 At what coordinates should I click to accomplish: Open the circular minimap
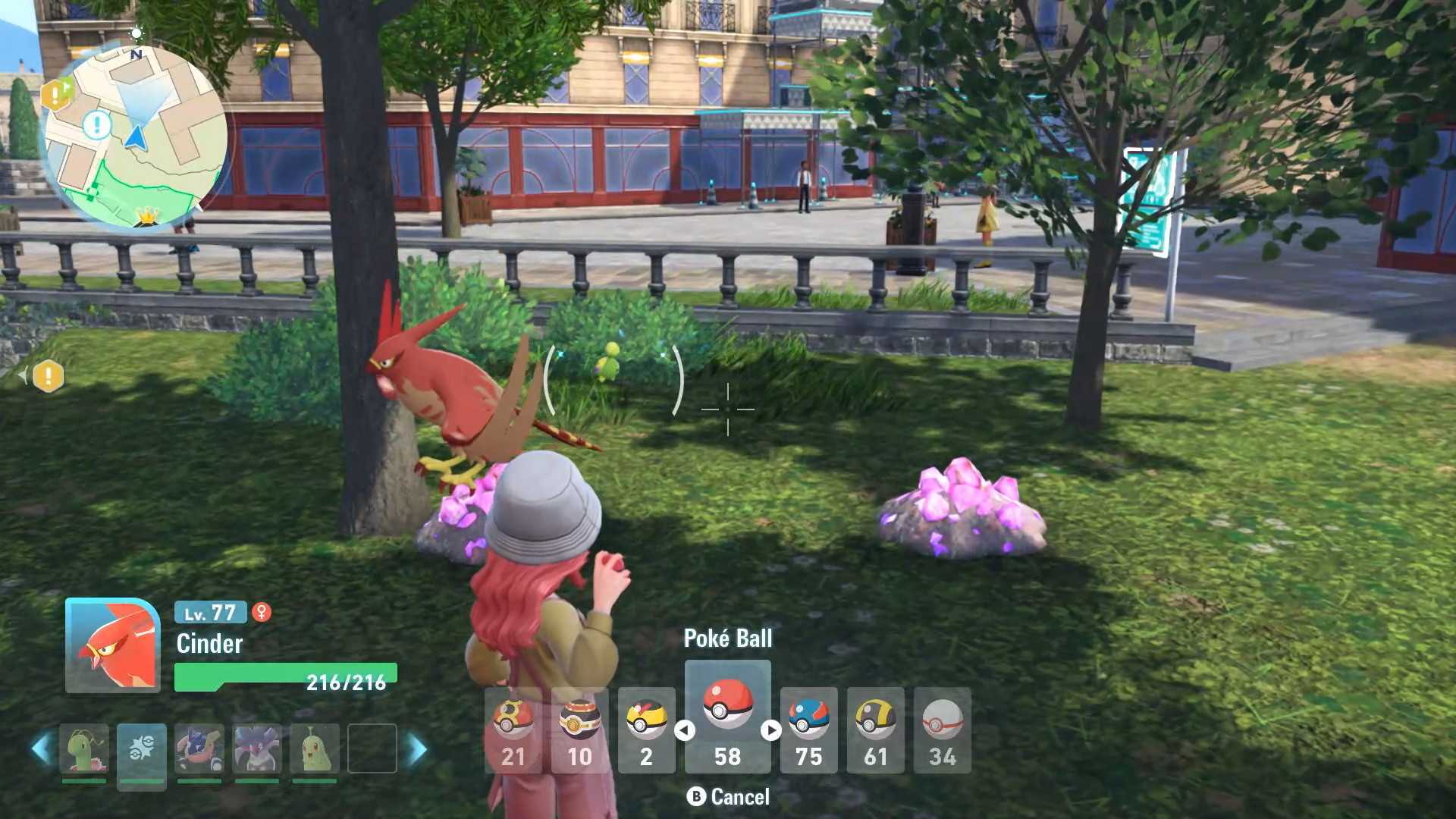[x=135, y=136]
